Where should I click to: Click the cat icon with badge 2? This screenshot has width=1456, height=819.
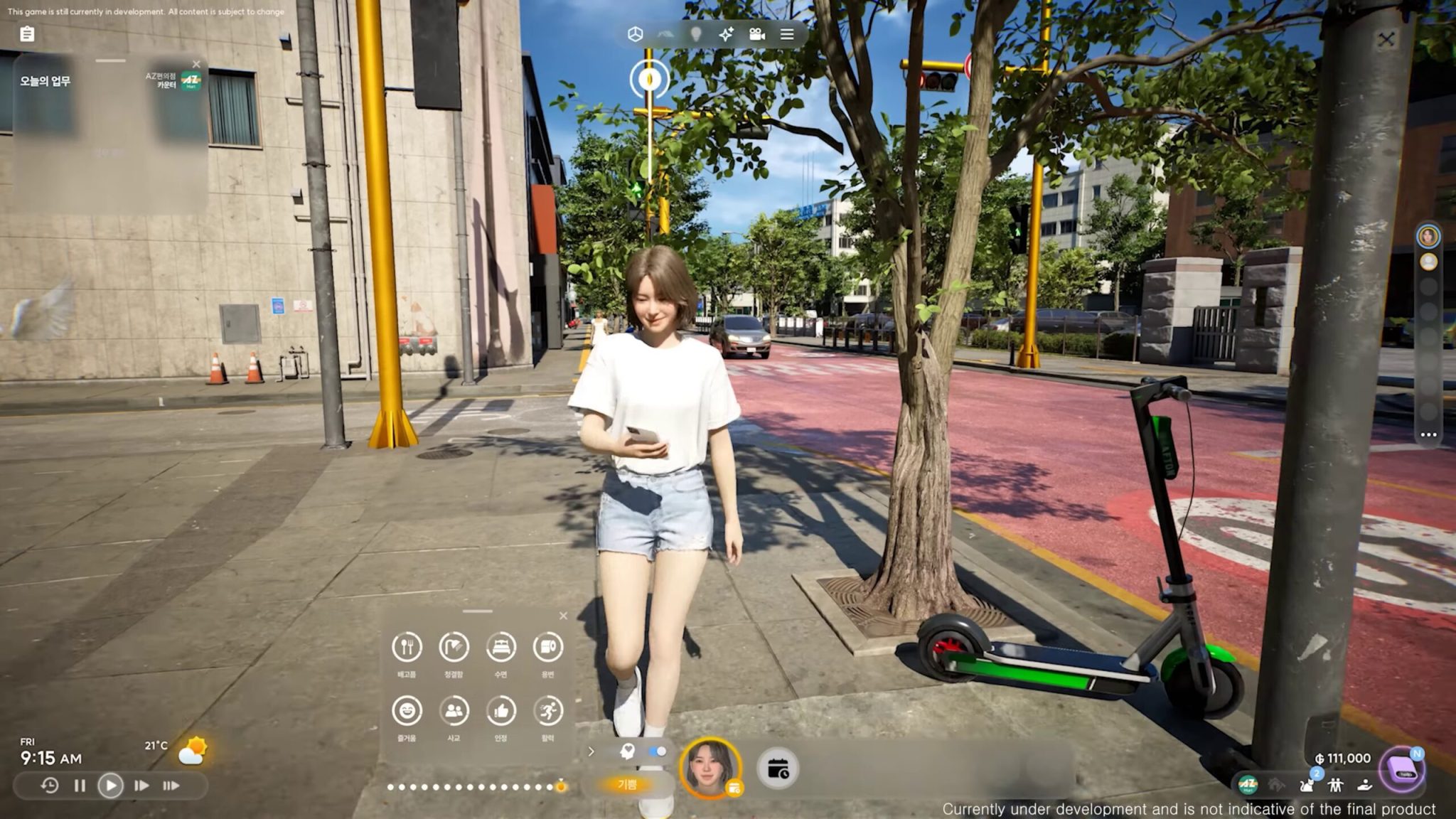[1307, 785]
